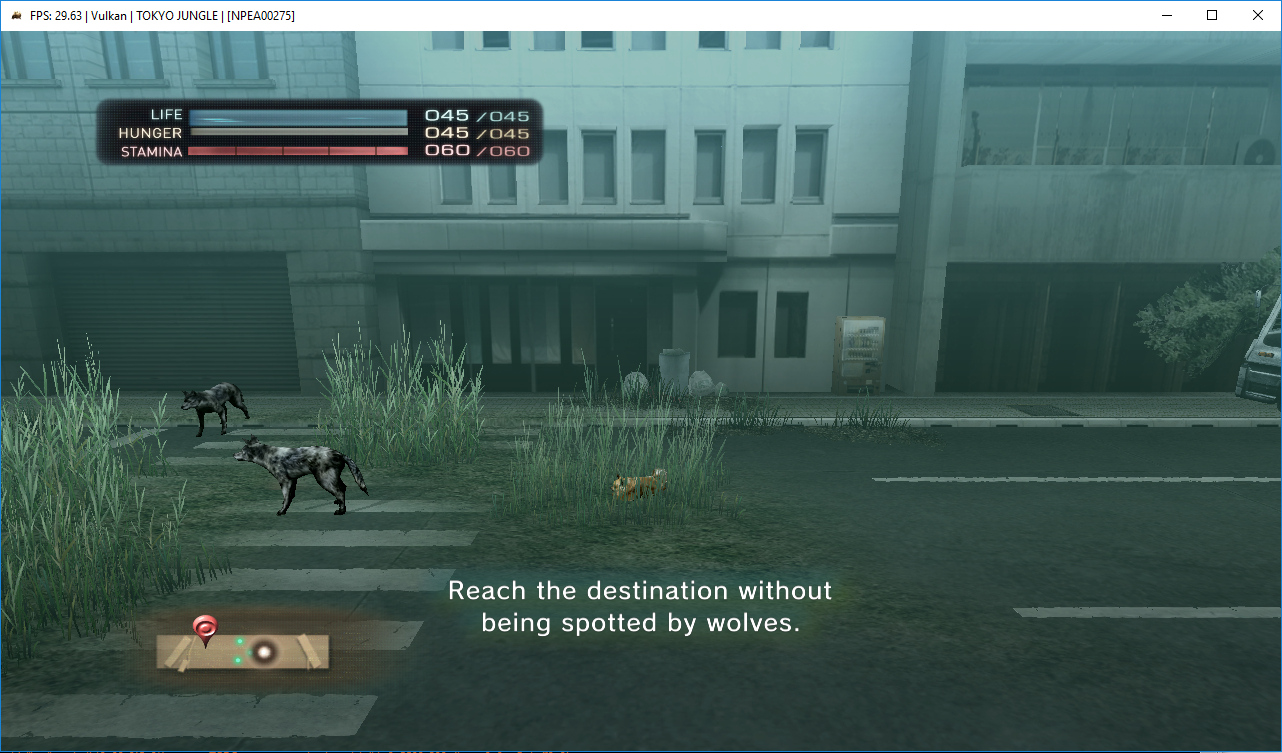Image resolution: width=1282 pixels, height=753 pixels.
Task: Close the Tokyo Jungle window
Action: (1258, 15)
